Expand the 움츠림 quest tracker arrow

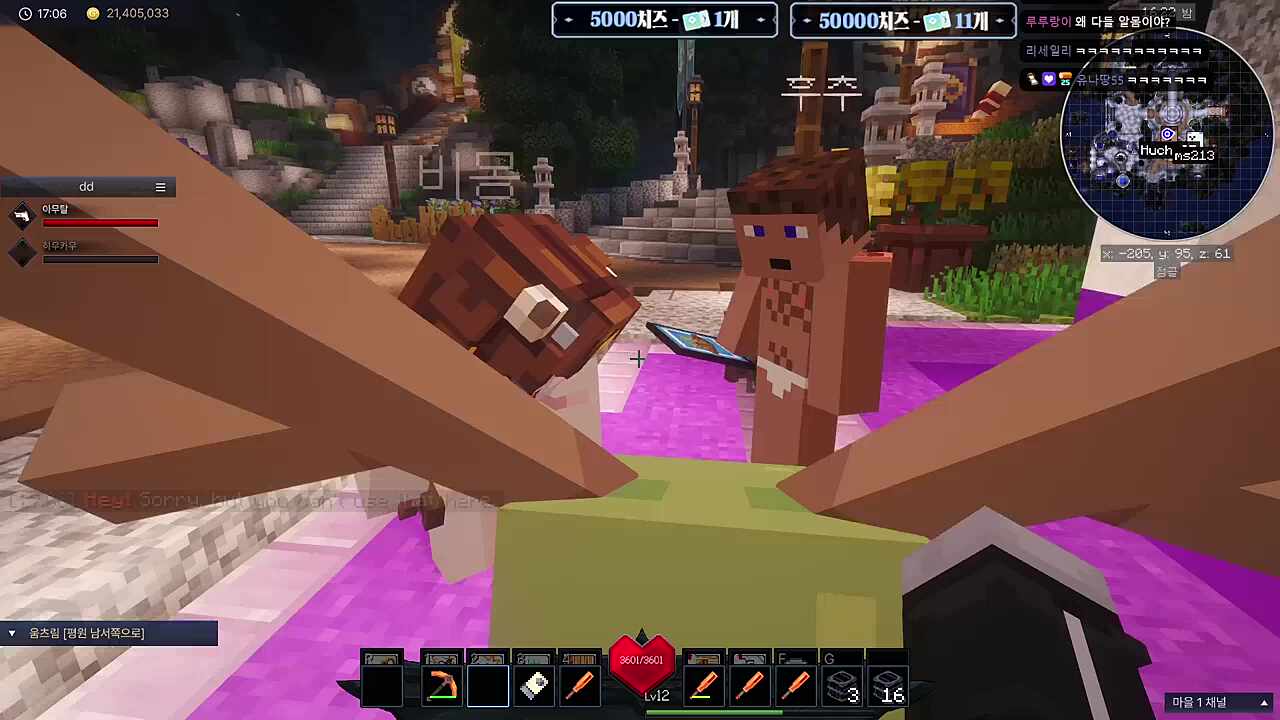coord(12,633)
